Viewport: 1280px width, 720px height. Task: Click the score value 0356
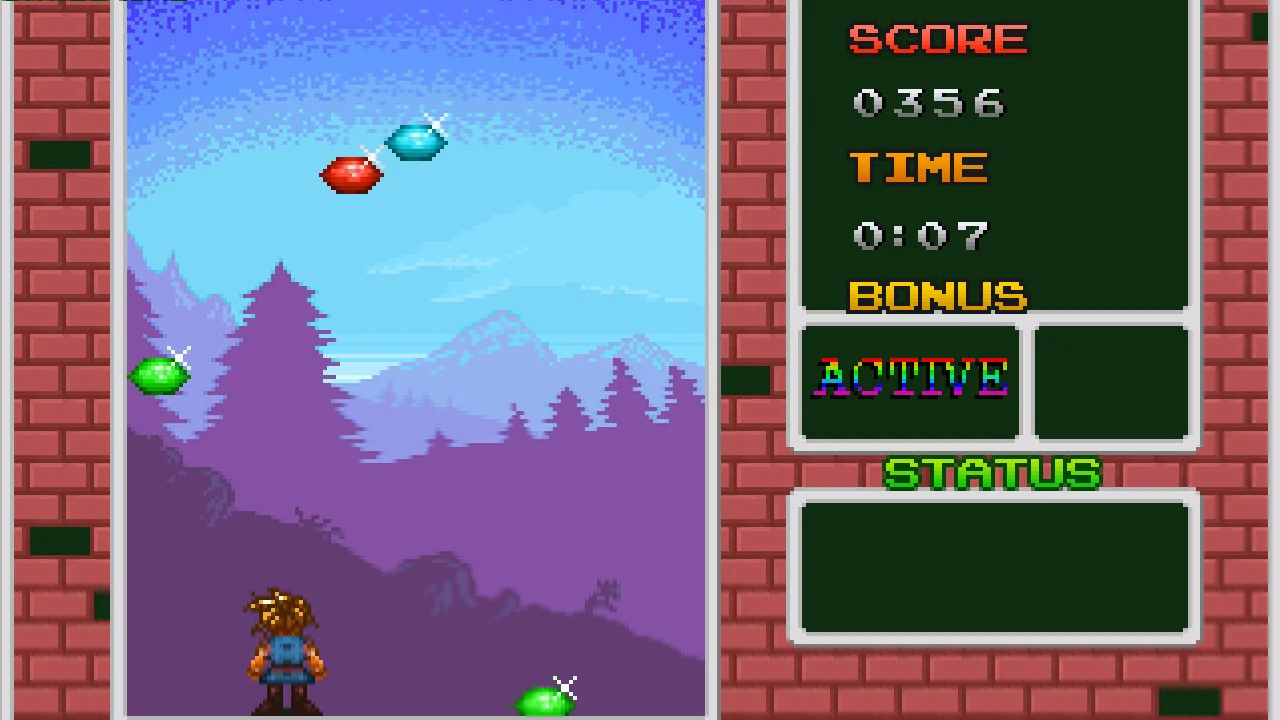pyautogui.click(x=928, y=102)
